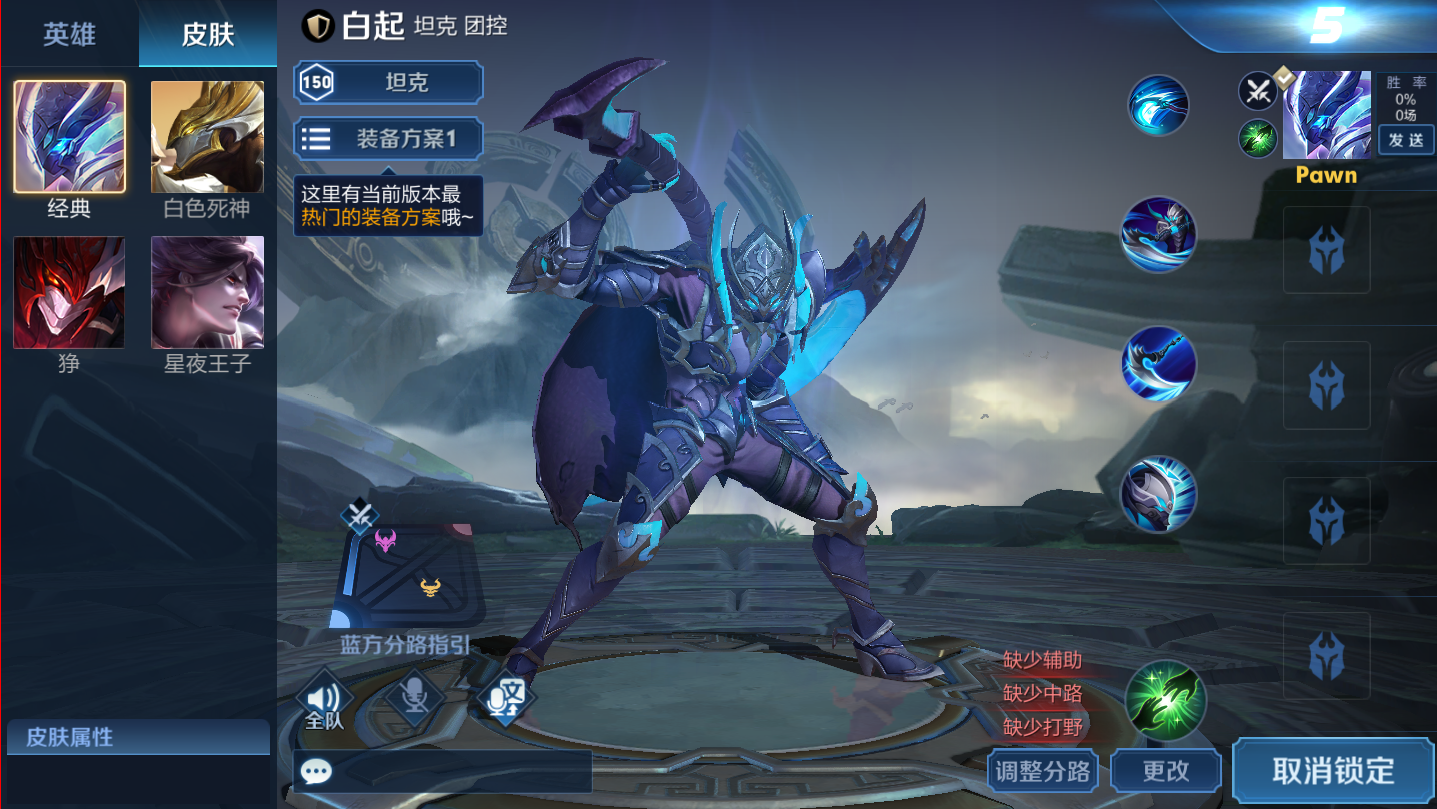Toggle the 全队 speaker sound button
Image resolution: width=1437 pixels, height=809 pixels.
(324, 699)
